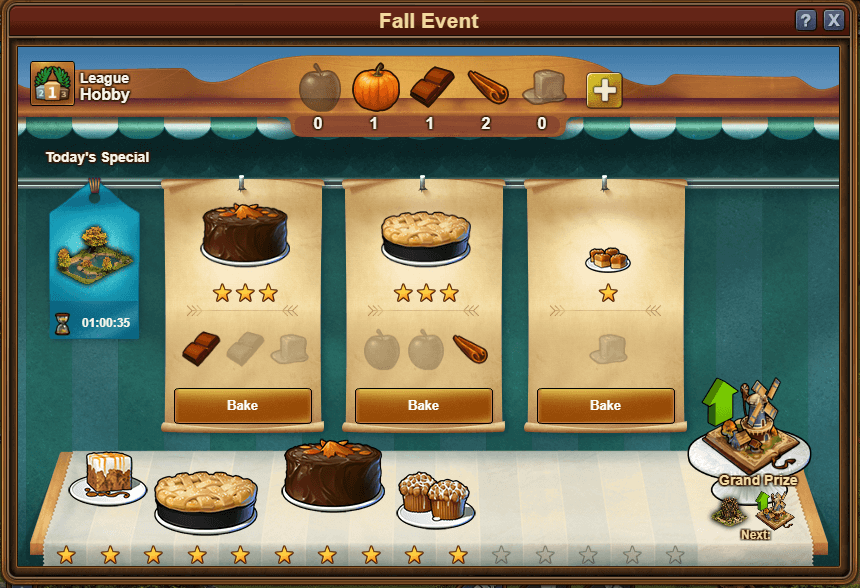Bake the caramel candies recipe
Image resolution: width=860 pixels, height=588 pixels.
coord(605,405)
